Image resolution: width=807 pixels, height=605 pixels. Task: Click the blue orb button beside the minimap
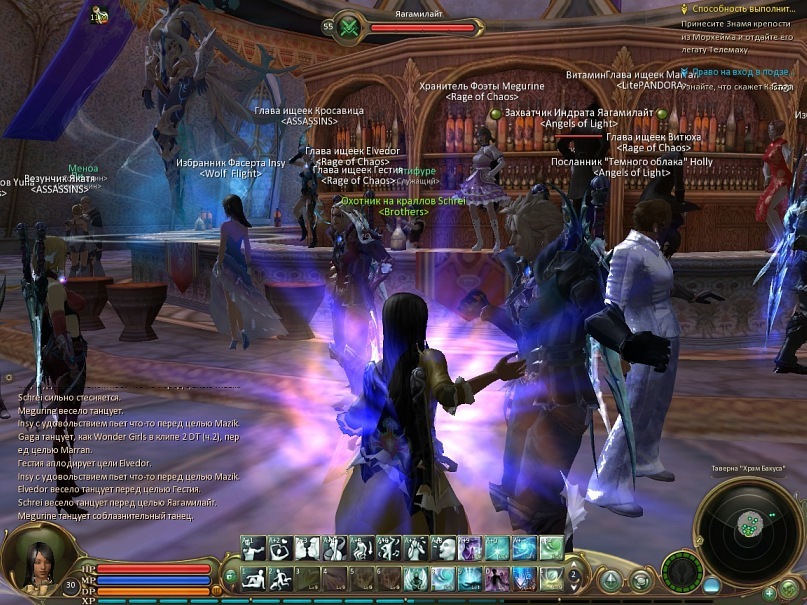[x=711, y=585]
